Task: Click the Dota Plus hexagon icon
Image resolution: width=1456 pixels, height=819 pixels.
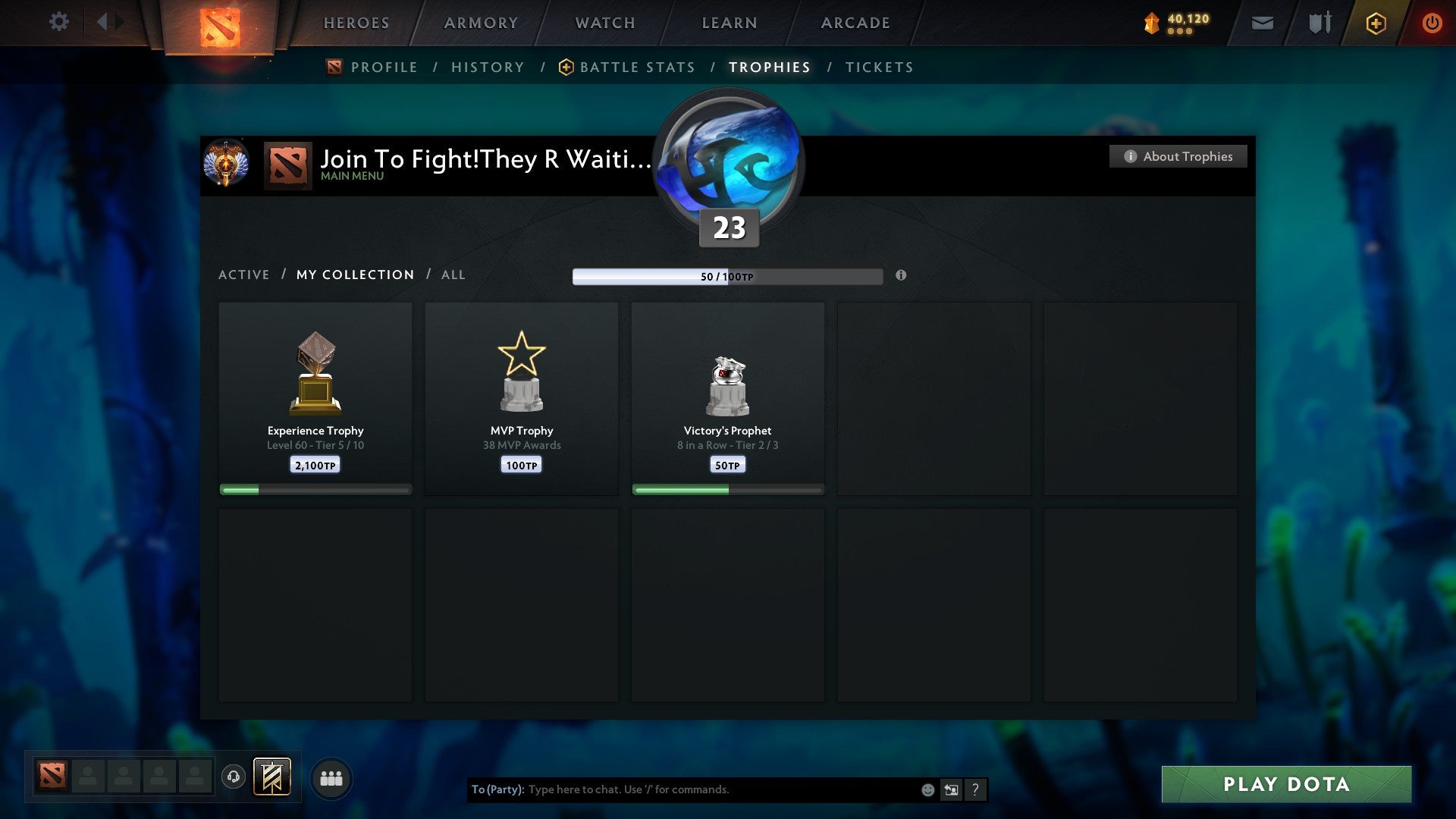Action: pyautogui.click(x=1376, y=23)
